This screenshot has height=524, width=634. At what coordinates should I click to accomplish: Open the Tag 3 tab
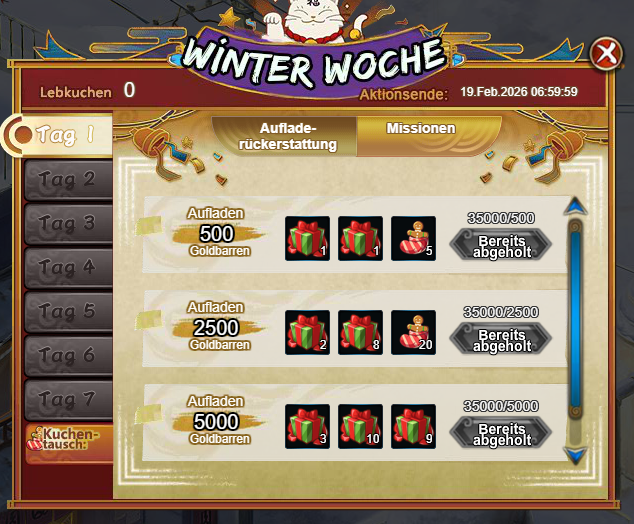pos(68,224)
